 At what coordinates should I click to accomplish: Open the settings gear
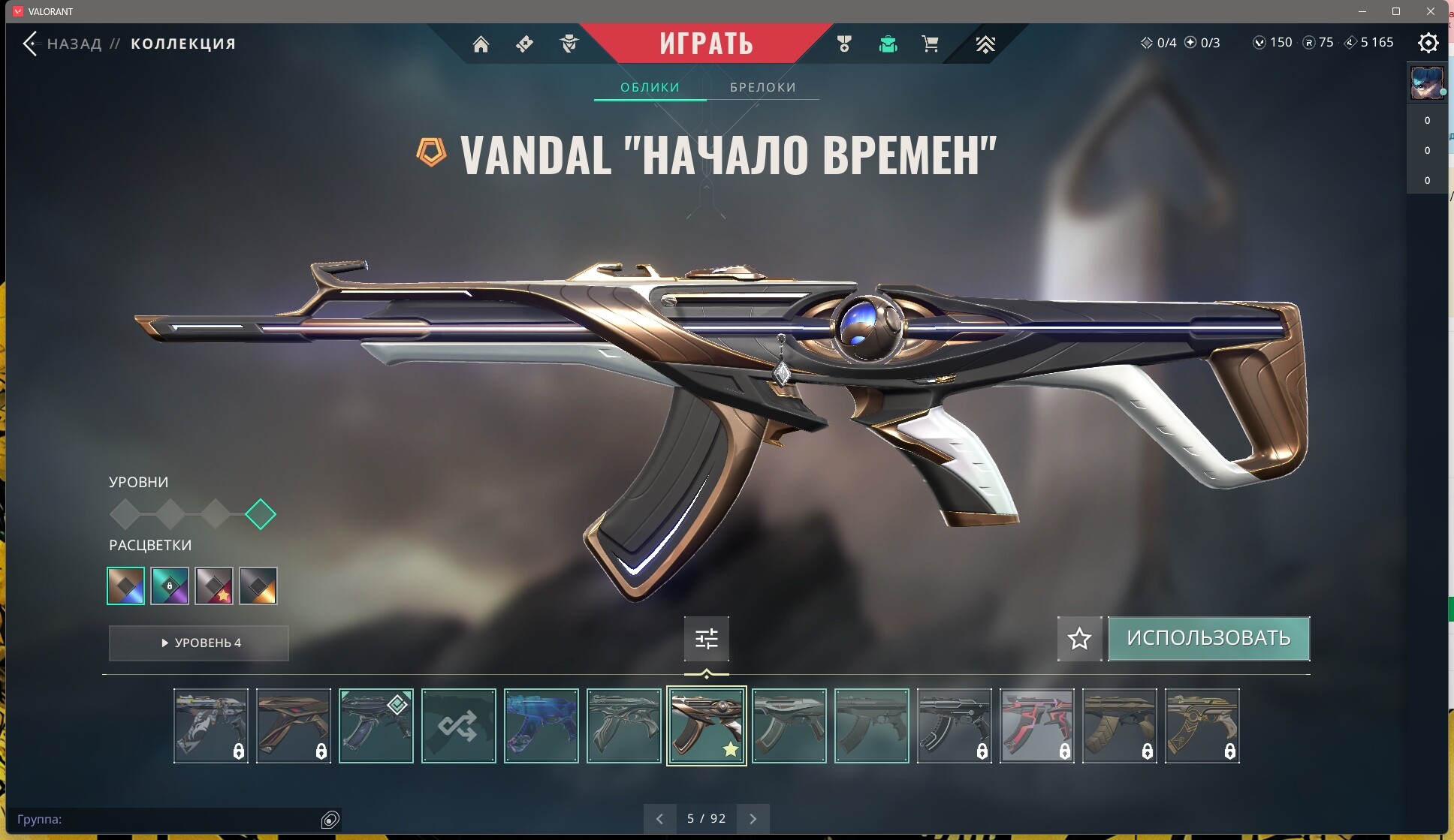pyautogui.click(x=1428, y=43)
